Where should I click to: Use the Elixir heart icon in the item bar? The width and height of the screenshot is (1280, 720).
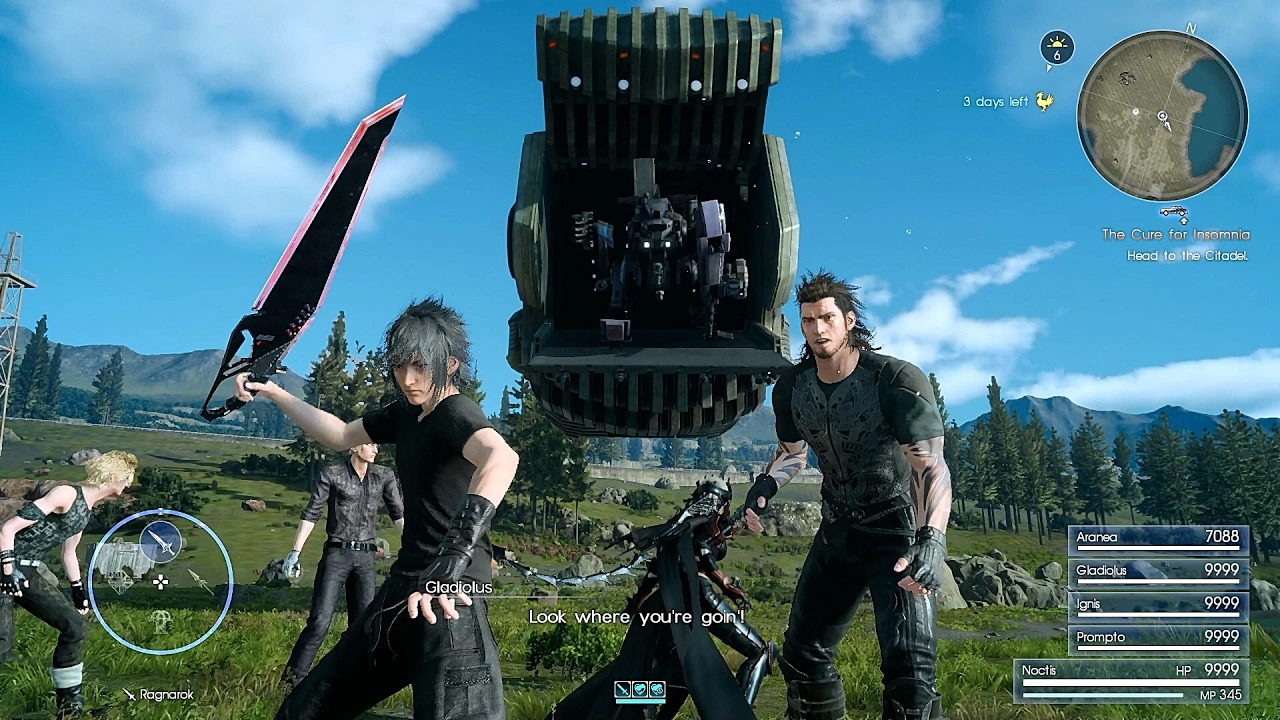[x=656, y=689]
